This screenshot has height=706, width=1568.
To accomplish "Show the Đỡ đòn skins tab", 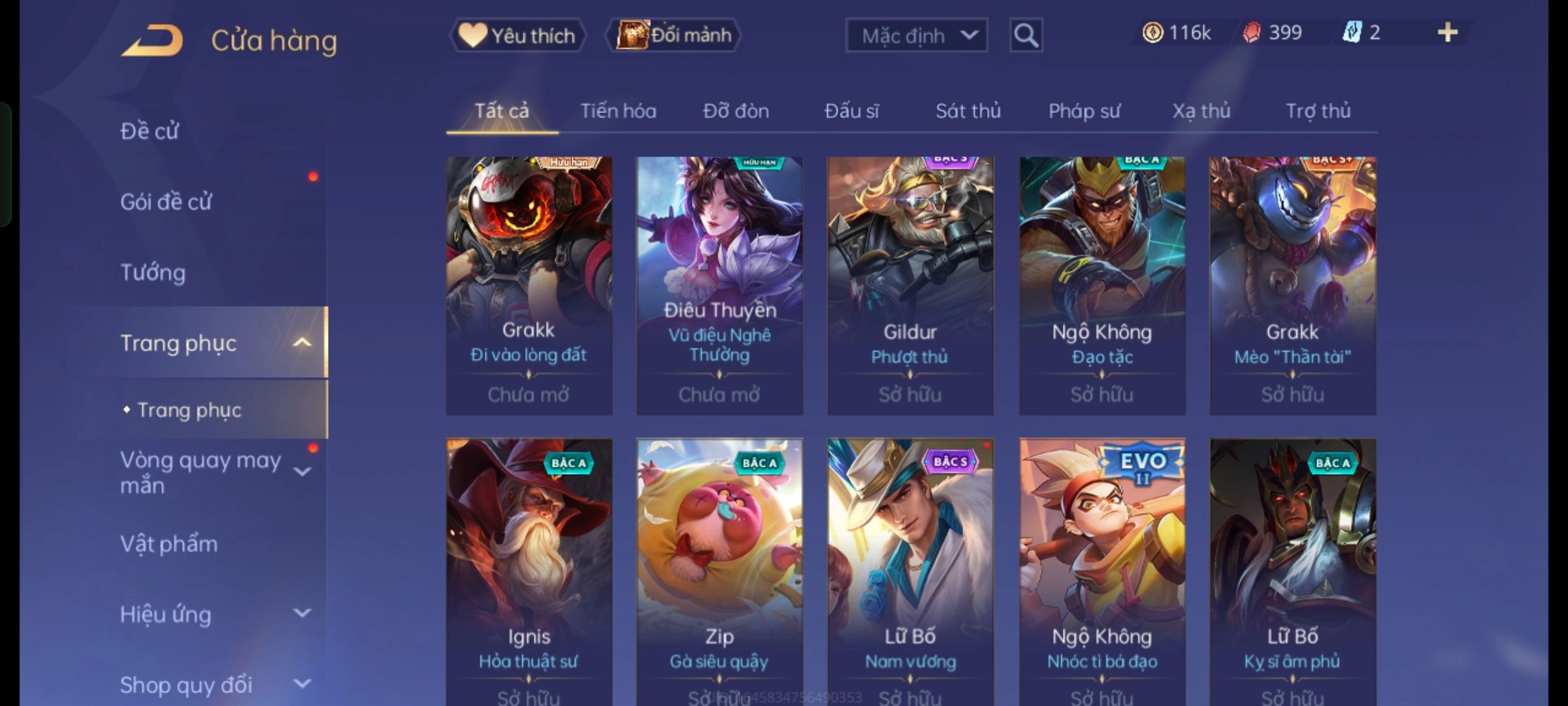I will point(736,111).
